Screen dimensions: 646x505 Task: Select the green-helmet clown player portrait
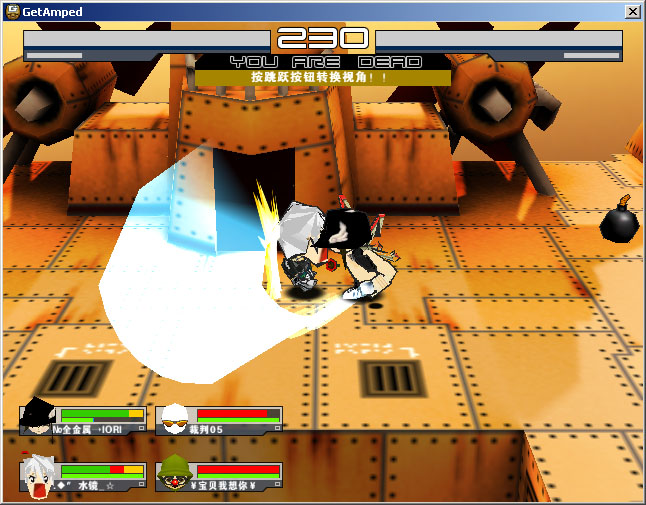pyautogui.click(x=174, y=474)
